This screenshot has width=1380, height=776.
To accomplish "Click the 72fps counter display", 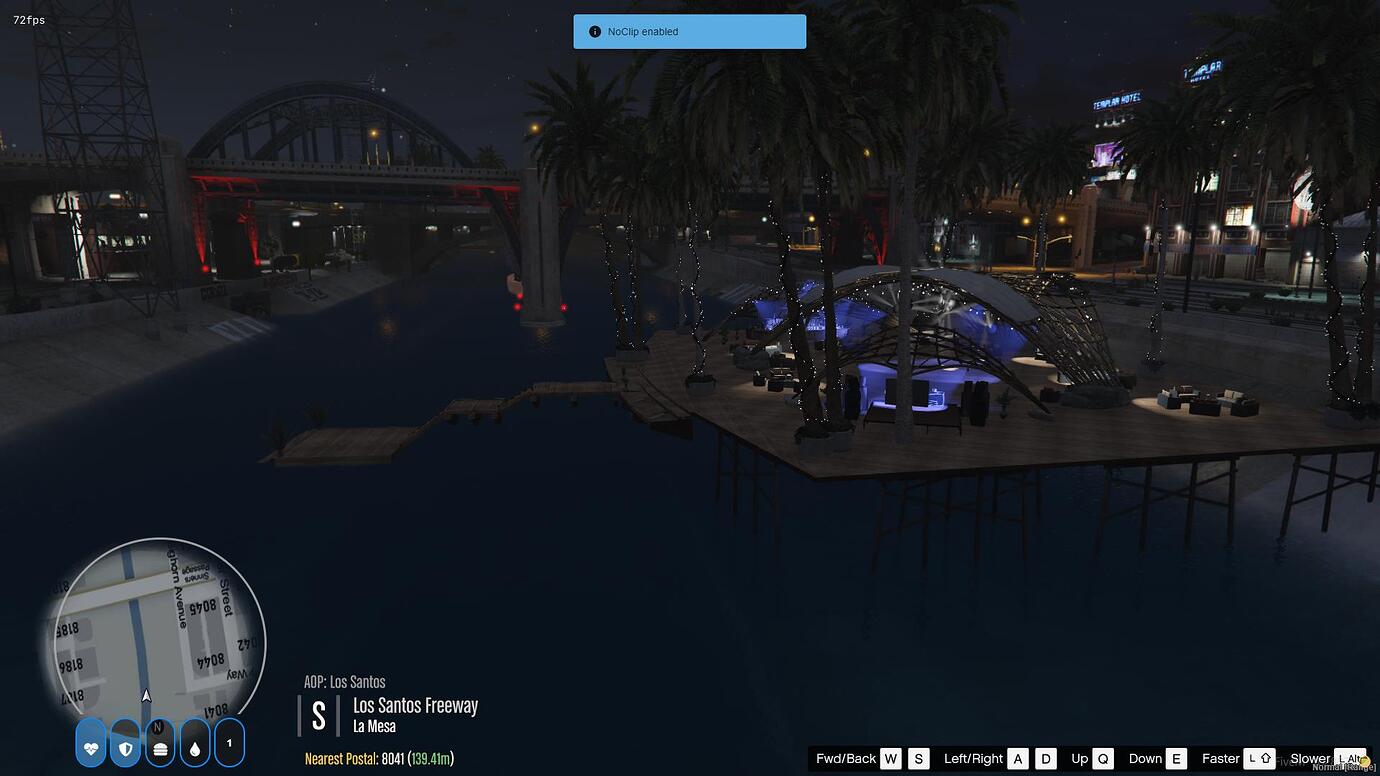I will click(x=27, y=19).
